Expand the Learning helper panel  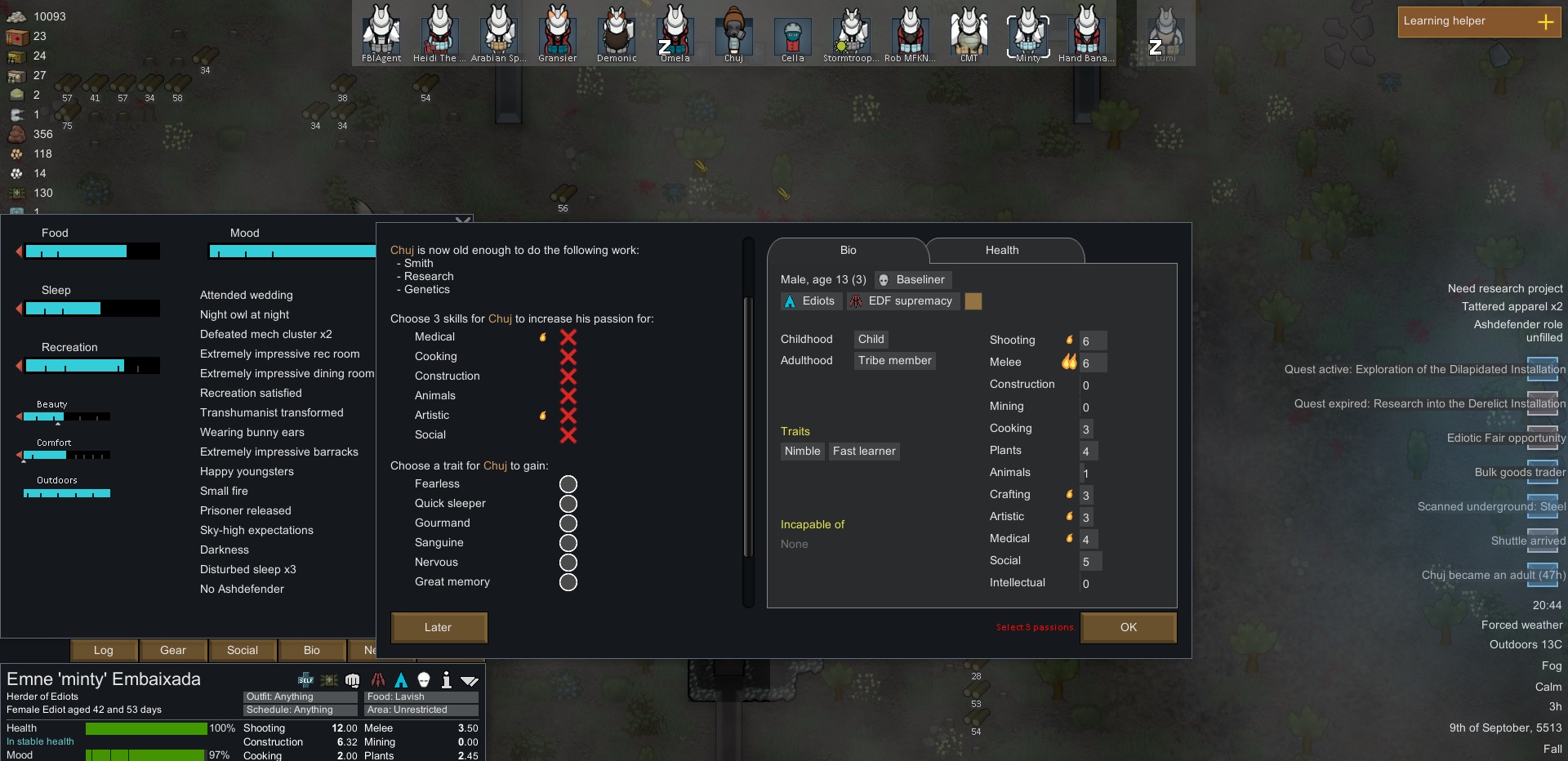(1548, 22)
